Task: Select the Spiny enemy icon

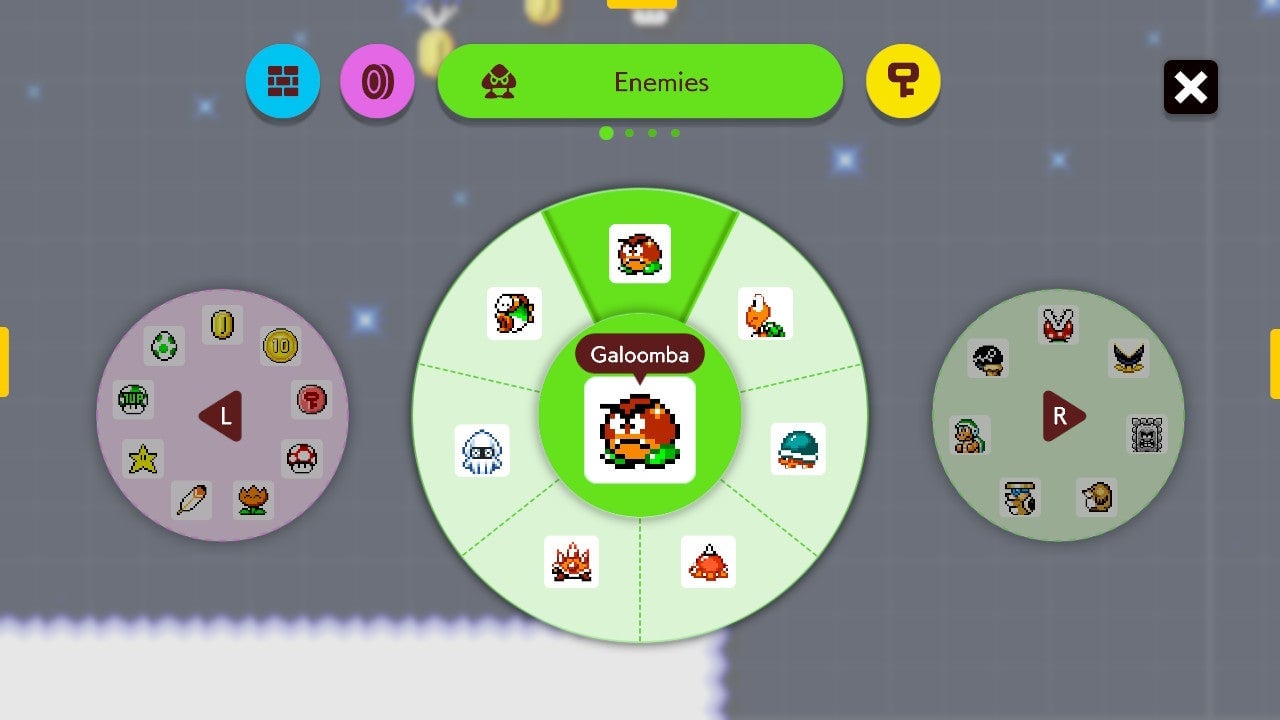Action: tap(708, 561)
